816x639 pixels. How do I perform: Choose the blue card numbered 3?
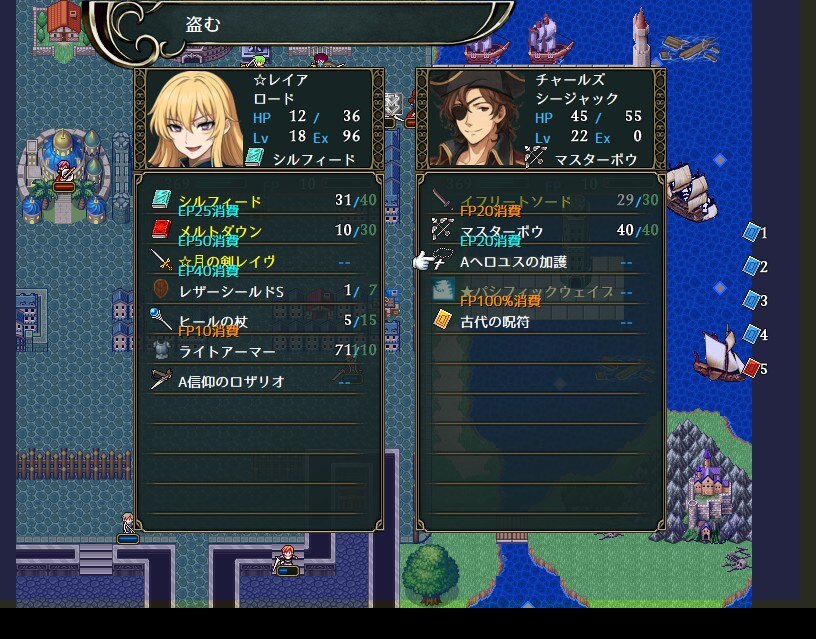752,300
